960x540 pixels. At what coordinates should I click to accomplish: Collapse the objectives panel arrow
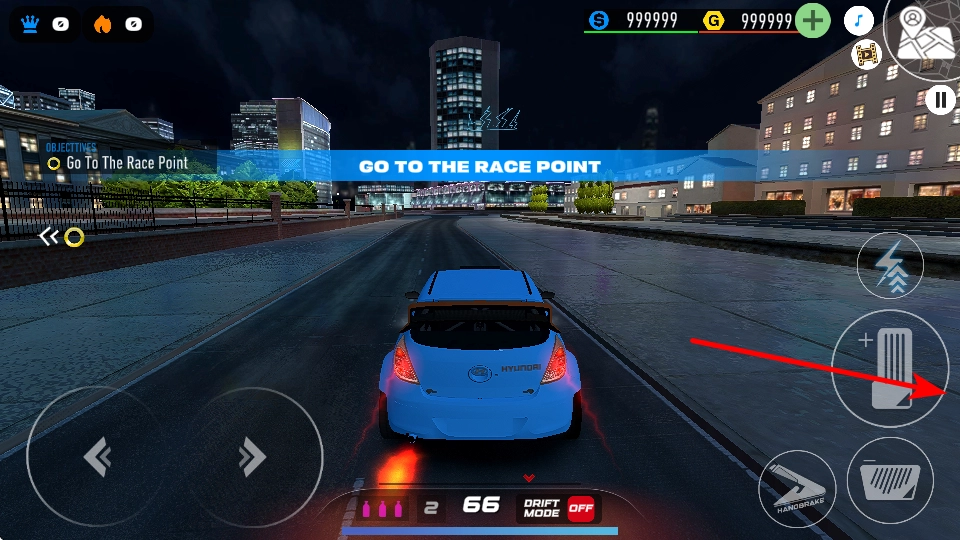coord(47,237)
